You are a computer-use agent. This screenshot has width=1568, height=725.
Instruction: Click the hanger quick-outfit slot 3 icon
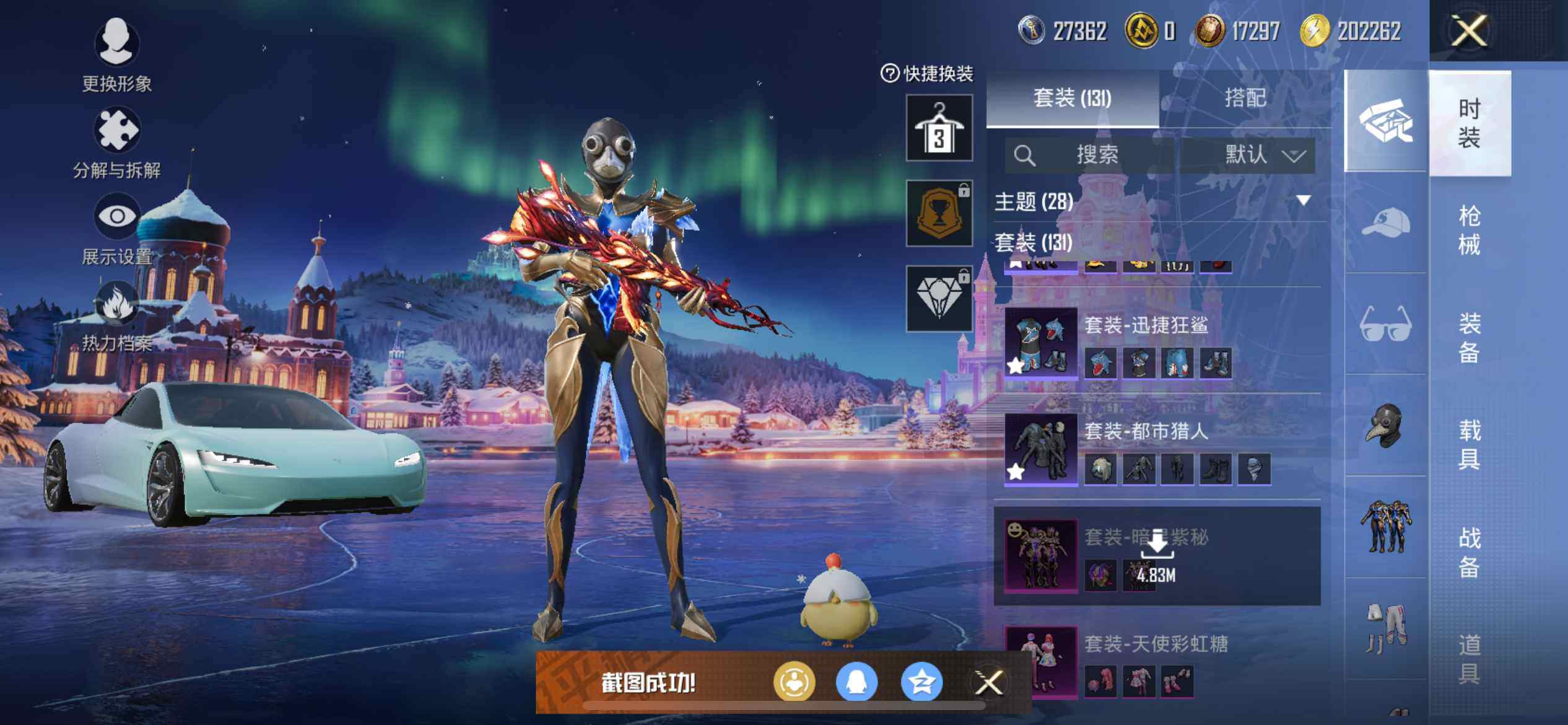tap(939, 128)
